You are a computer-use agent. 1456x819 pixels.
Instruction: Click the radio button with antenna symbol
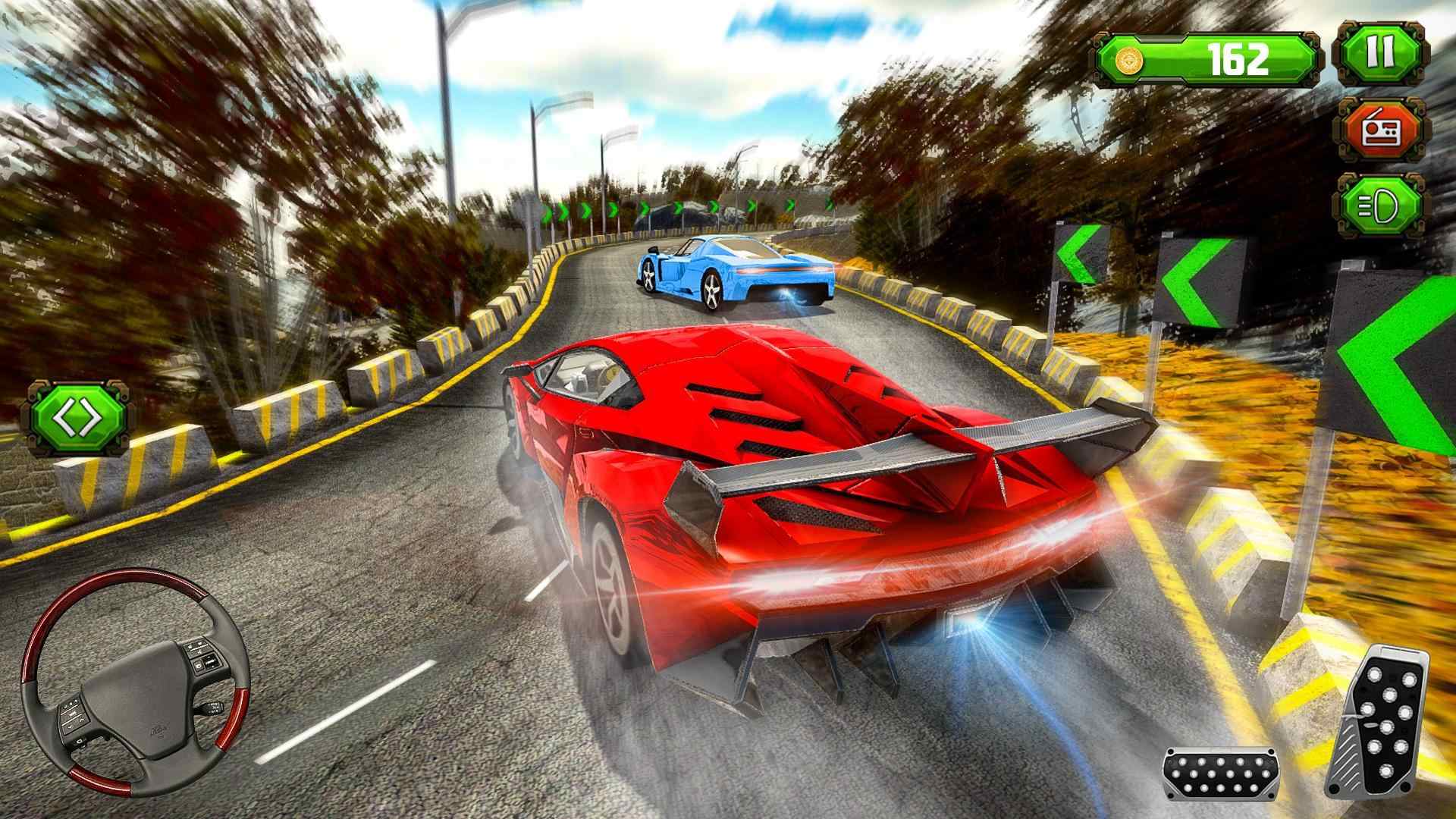tap(1385, 129)
